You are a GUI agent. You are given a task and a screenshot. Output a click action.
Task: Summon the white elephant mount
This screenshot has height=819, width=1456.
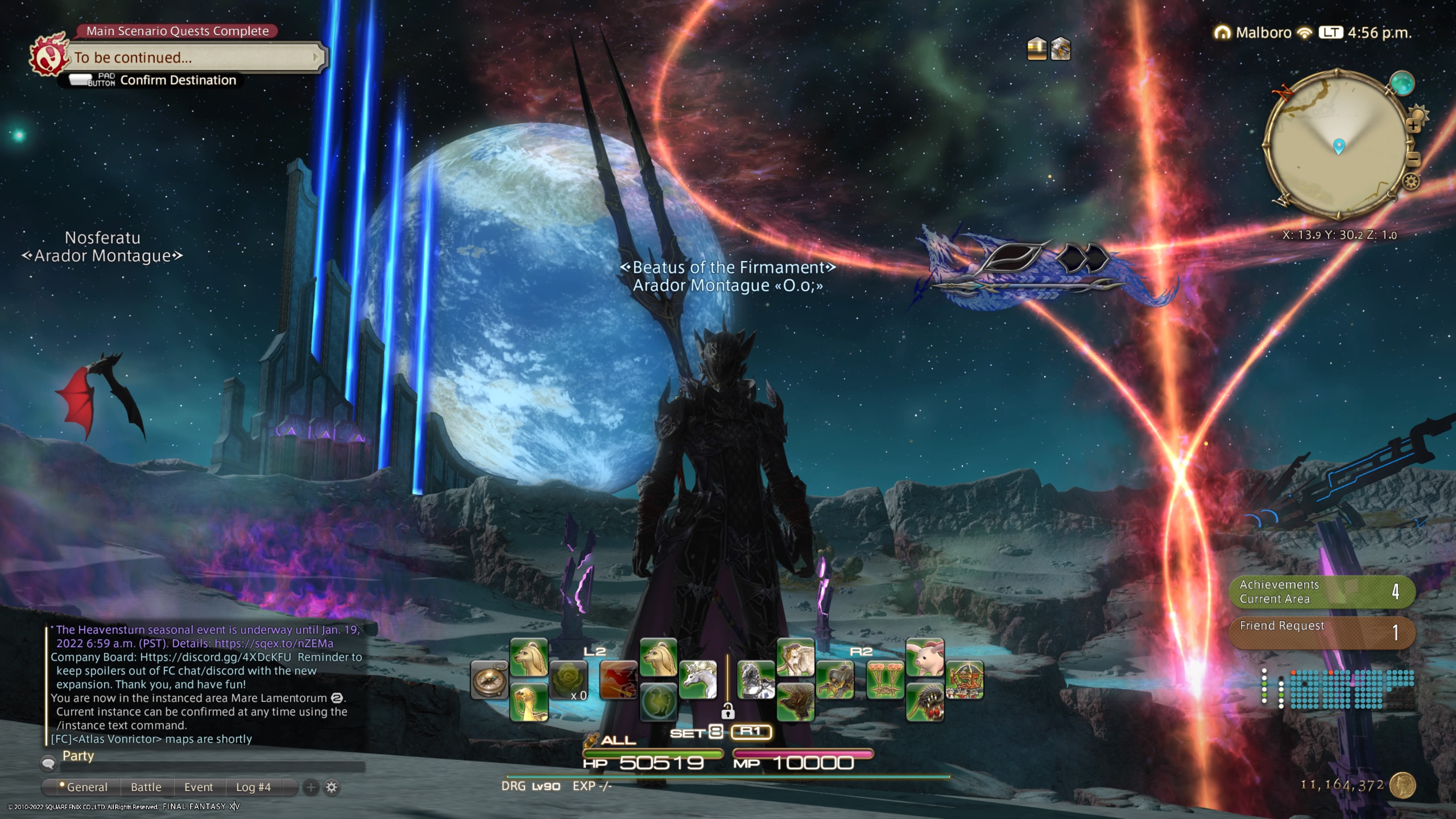pyautogui.click(x=795, y=657)
